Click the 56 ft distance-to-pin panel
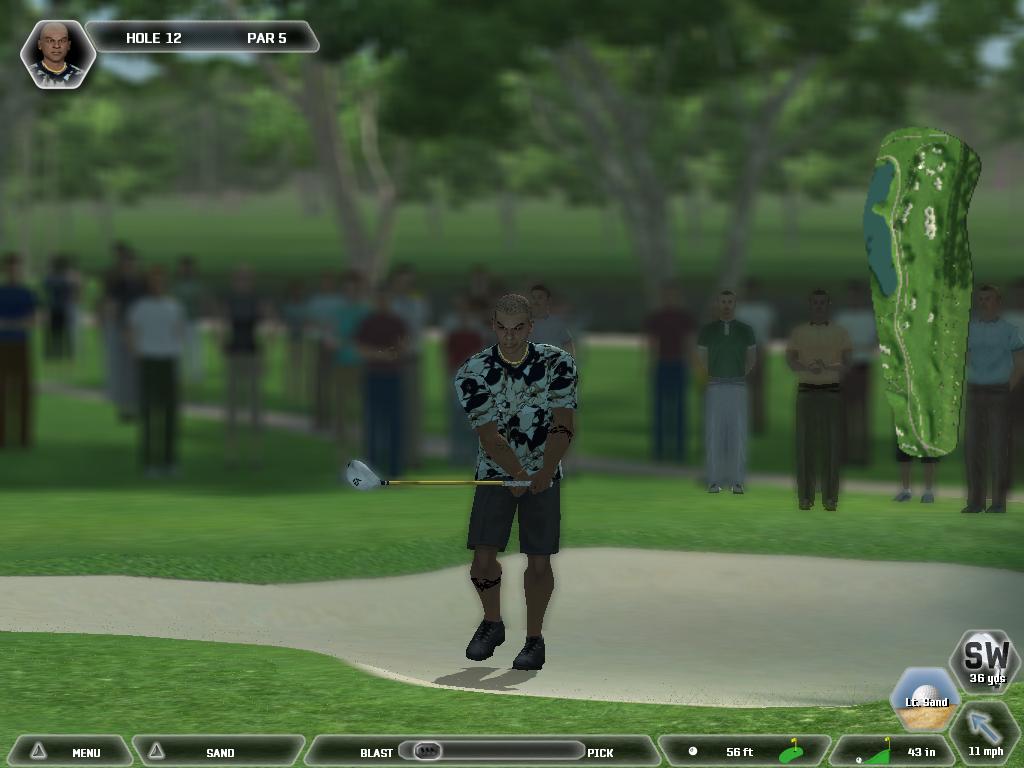 pyautogui.click(x=745, y=752)
